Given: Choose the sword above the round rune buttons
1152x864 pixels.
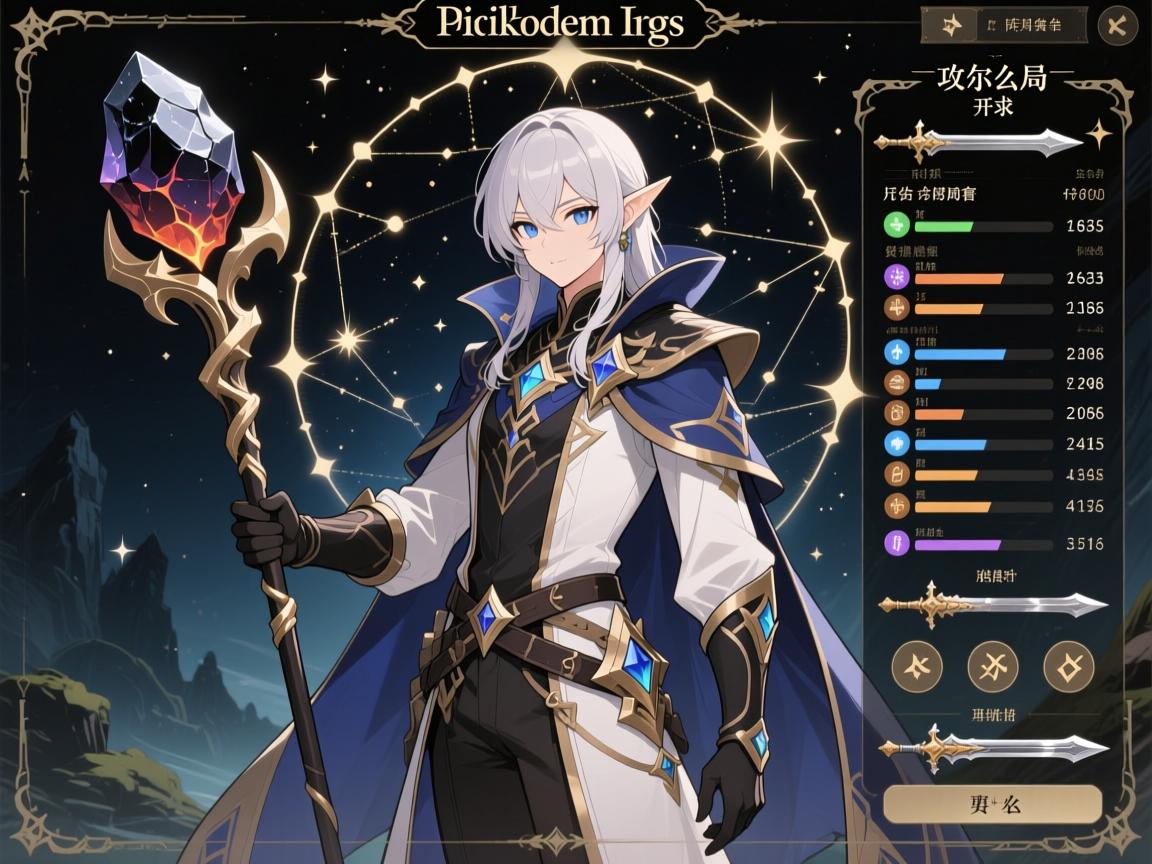Looking at the screenshot, I should (x=991, y=604).
